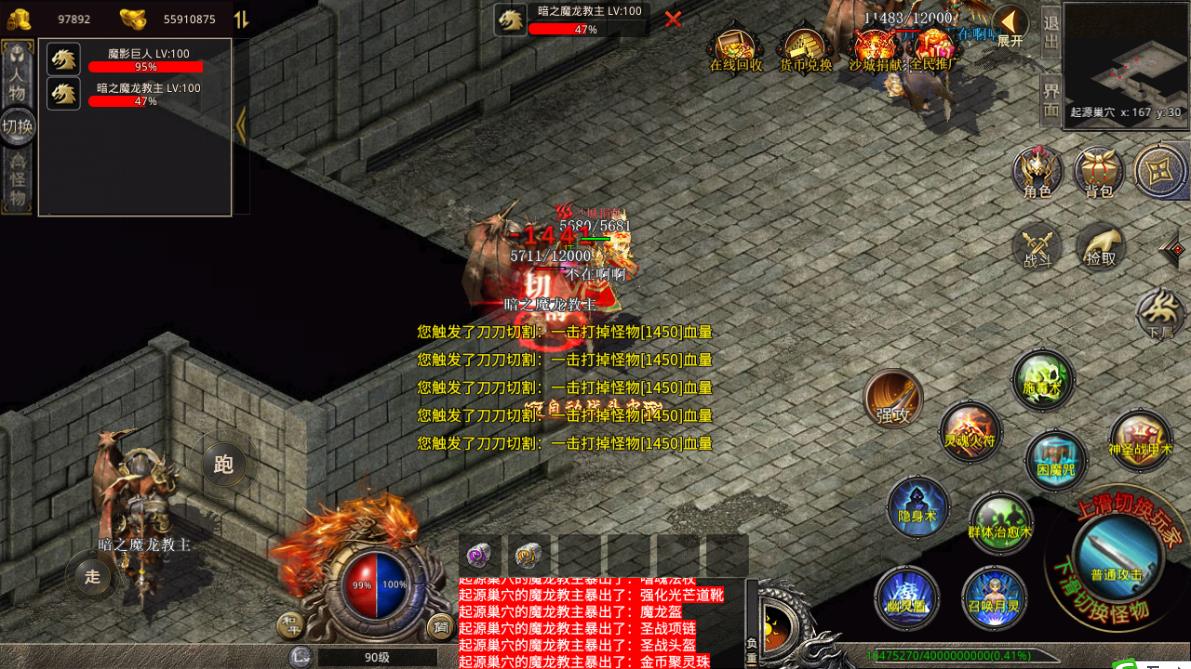Toggle the 战斗 combat mode icon
The height and width of the screenshot is (669, 1191).
click(x=1037, y=247)
